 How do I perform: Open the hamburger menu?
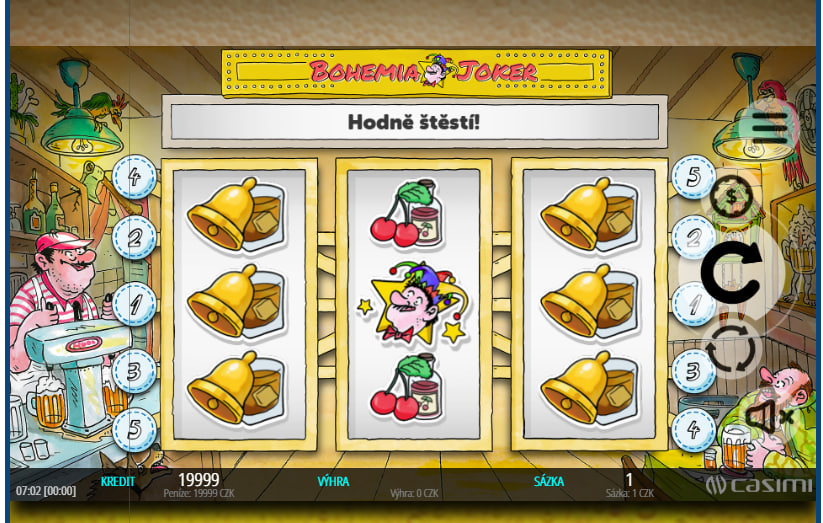coord(770,125)
